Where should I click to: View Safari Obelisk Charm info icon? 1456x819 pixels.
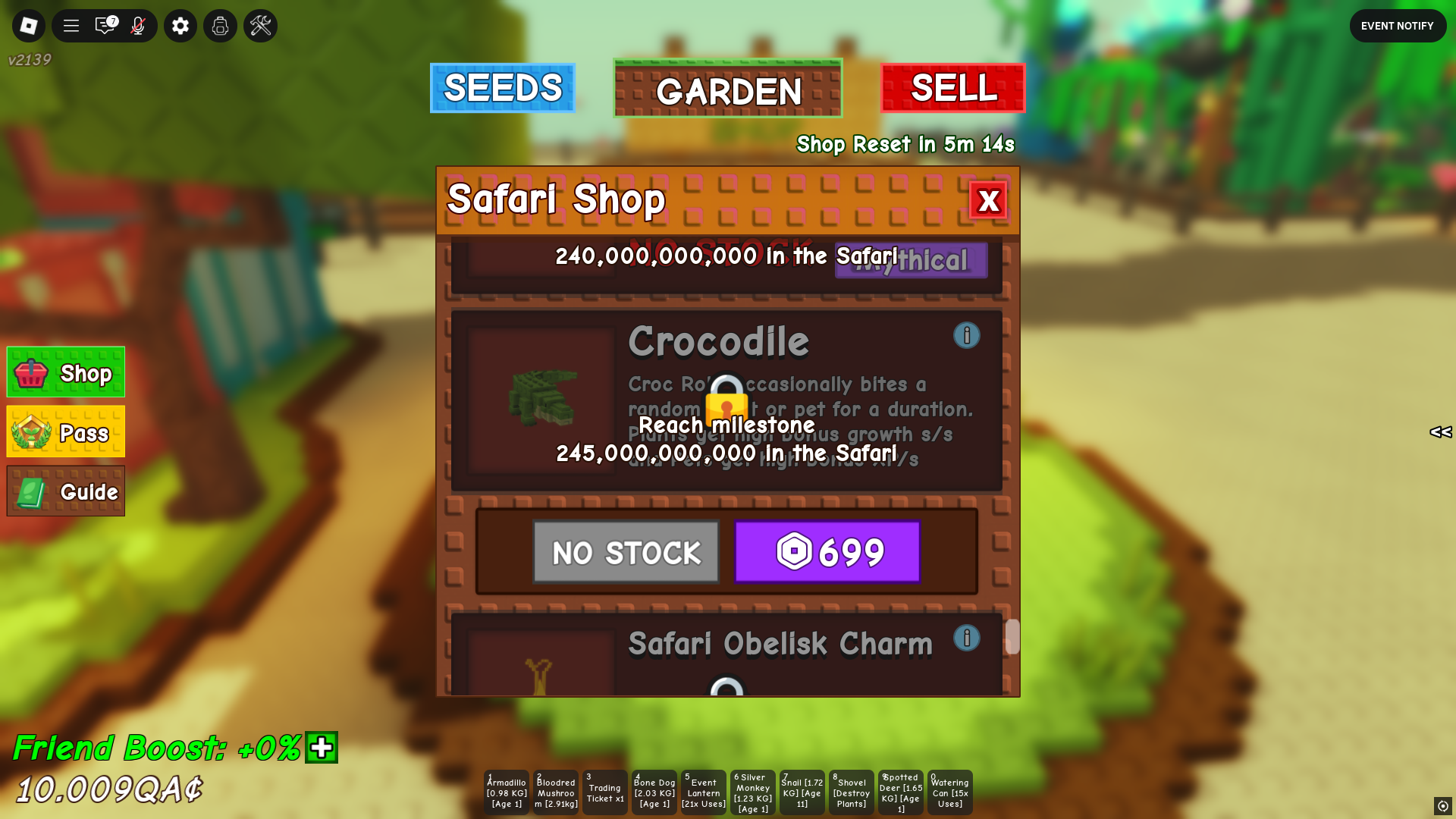point(966,638)
